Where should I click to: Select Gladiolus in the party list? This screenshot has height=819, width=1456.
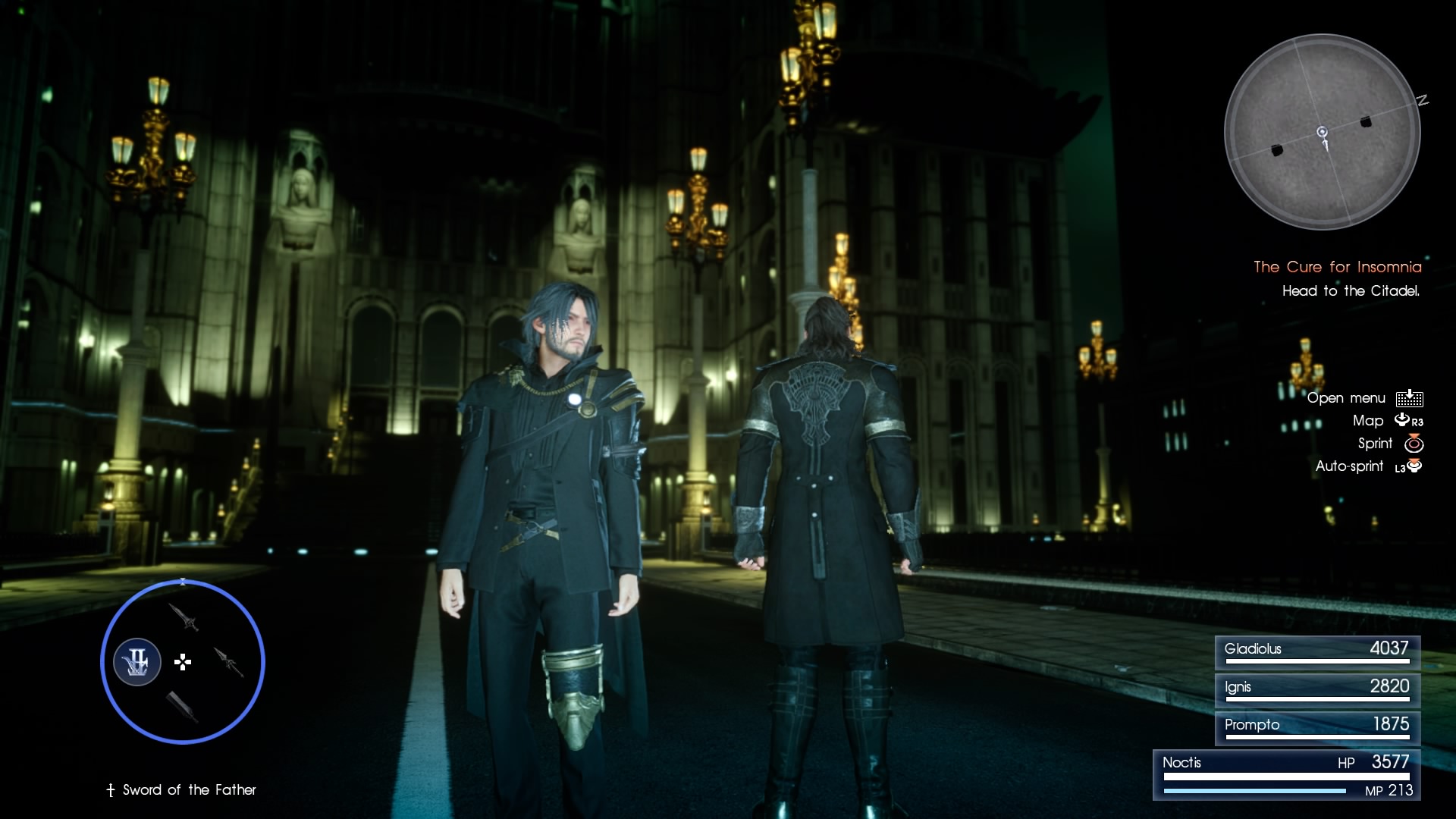click(1316, 651)
